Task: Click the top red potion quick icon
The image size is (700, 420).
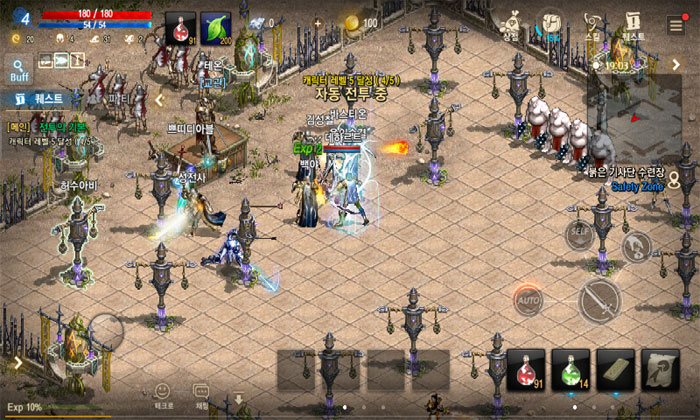Action: click(180, 28)
